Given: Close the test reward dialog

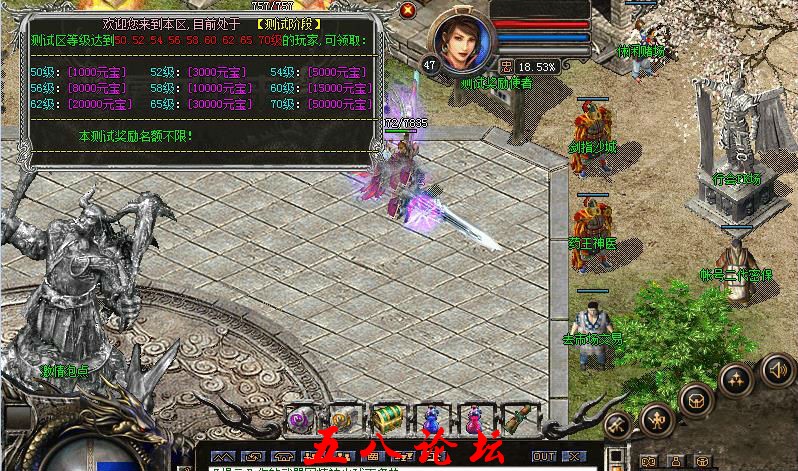Looking at the screenshot, I should (x=407, y=10).
